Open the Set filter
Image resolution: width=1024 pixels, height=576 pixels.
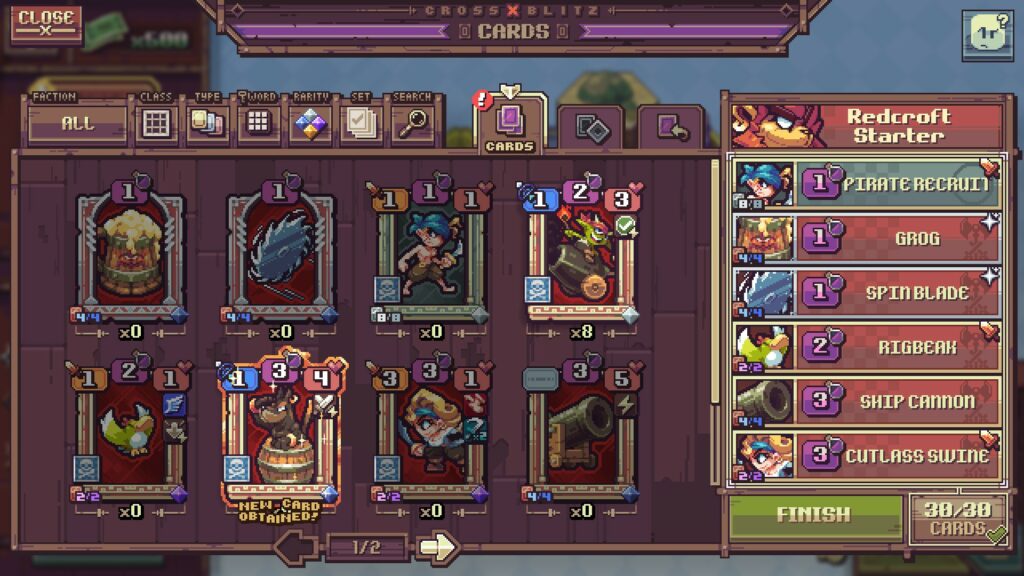[x=360, y=124]
